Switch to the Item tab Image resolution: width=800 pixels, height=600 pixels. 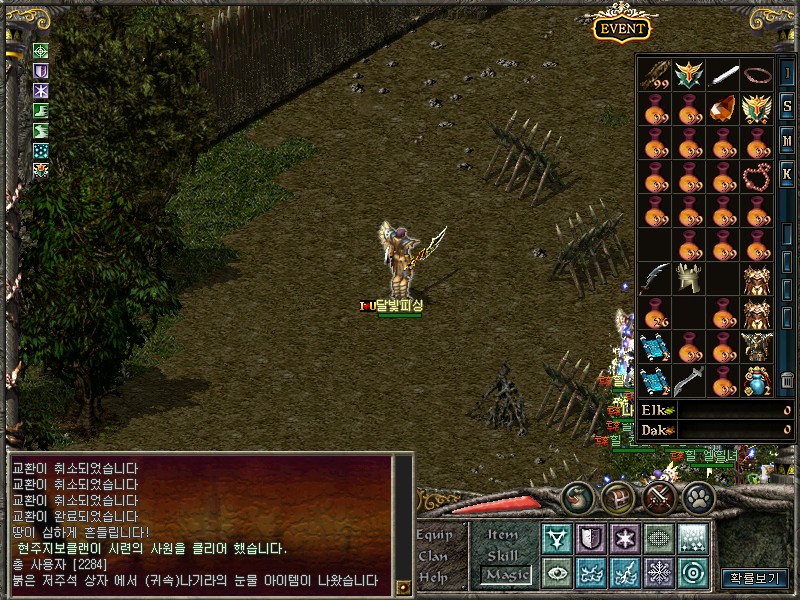click(x=503, y=534)
